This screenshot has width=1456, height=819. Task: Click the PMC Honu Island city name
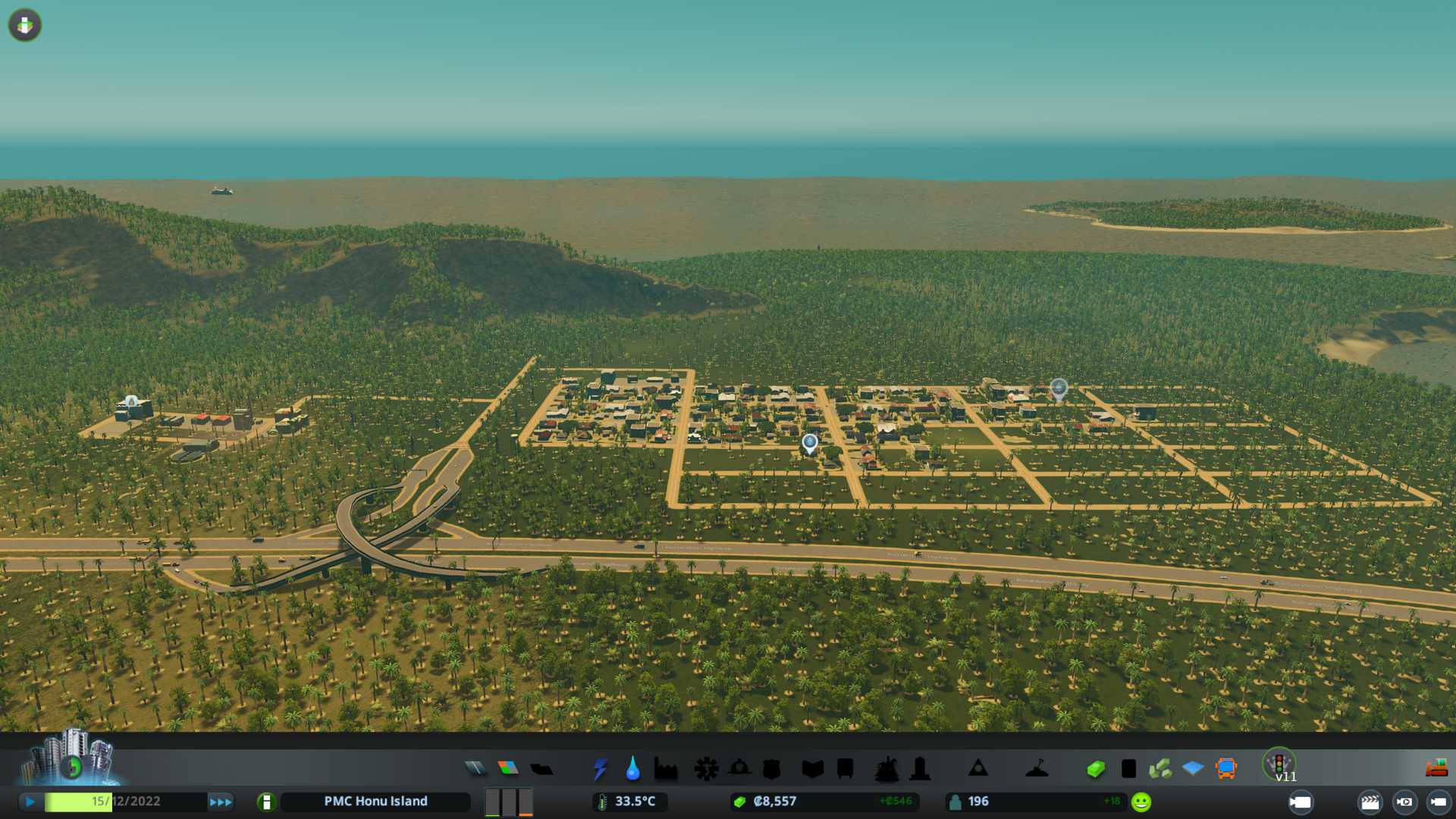pos(375,802)
